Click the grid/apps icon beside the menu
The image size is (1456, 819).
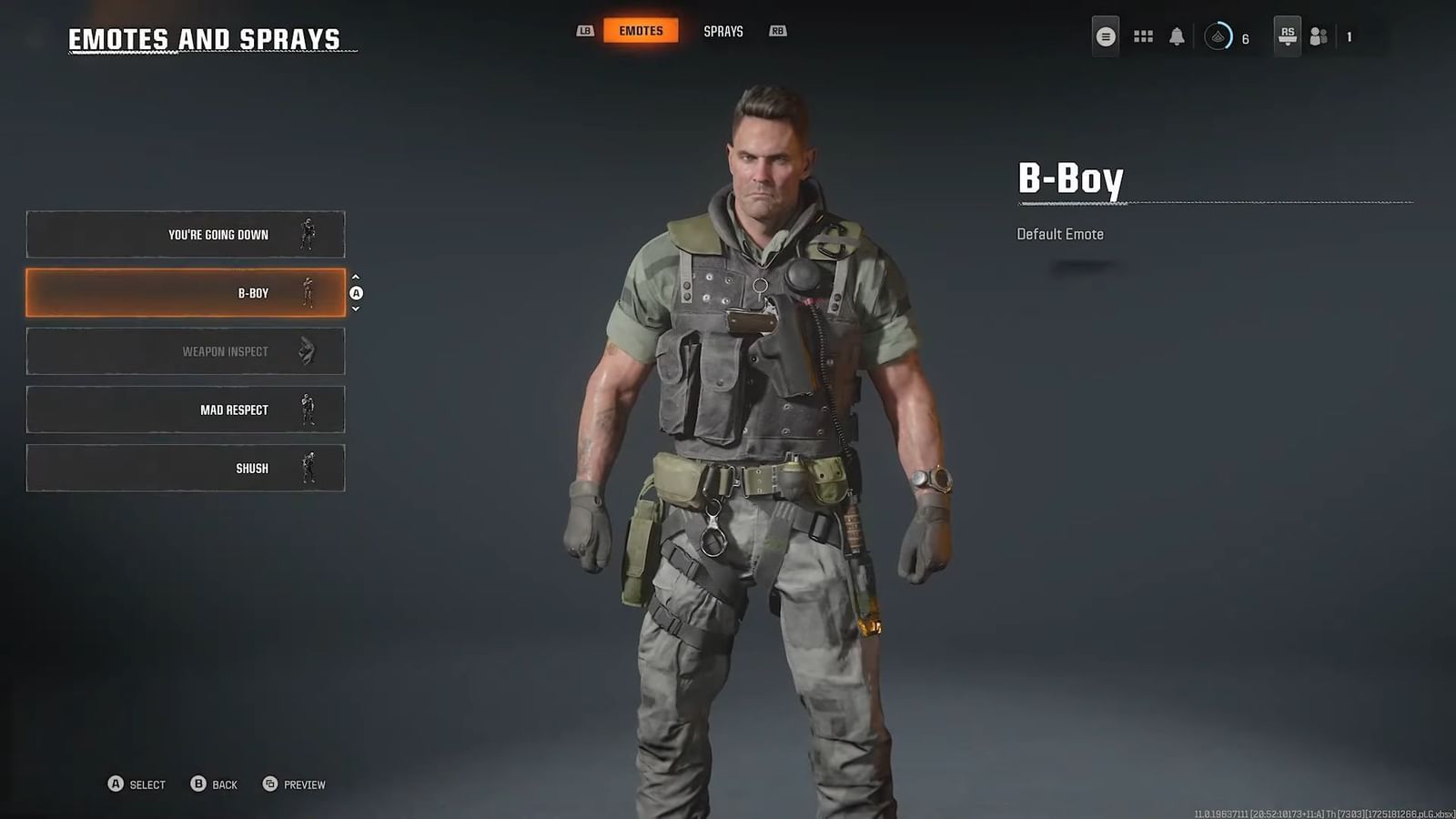coord(1143,35)
